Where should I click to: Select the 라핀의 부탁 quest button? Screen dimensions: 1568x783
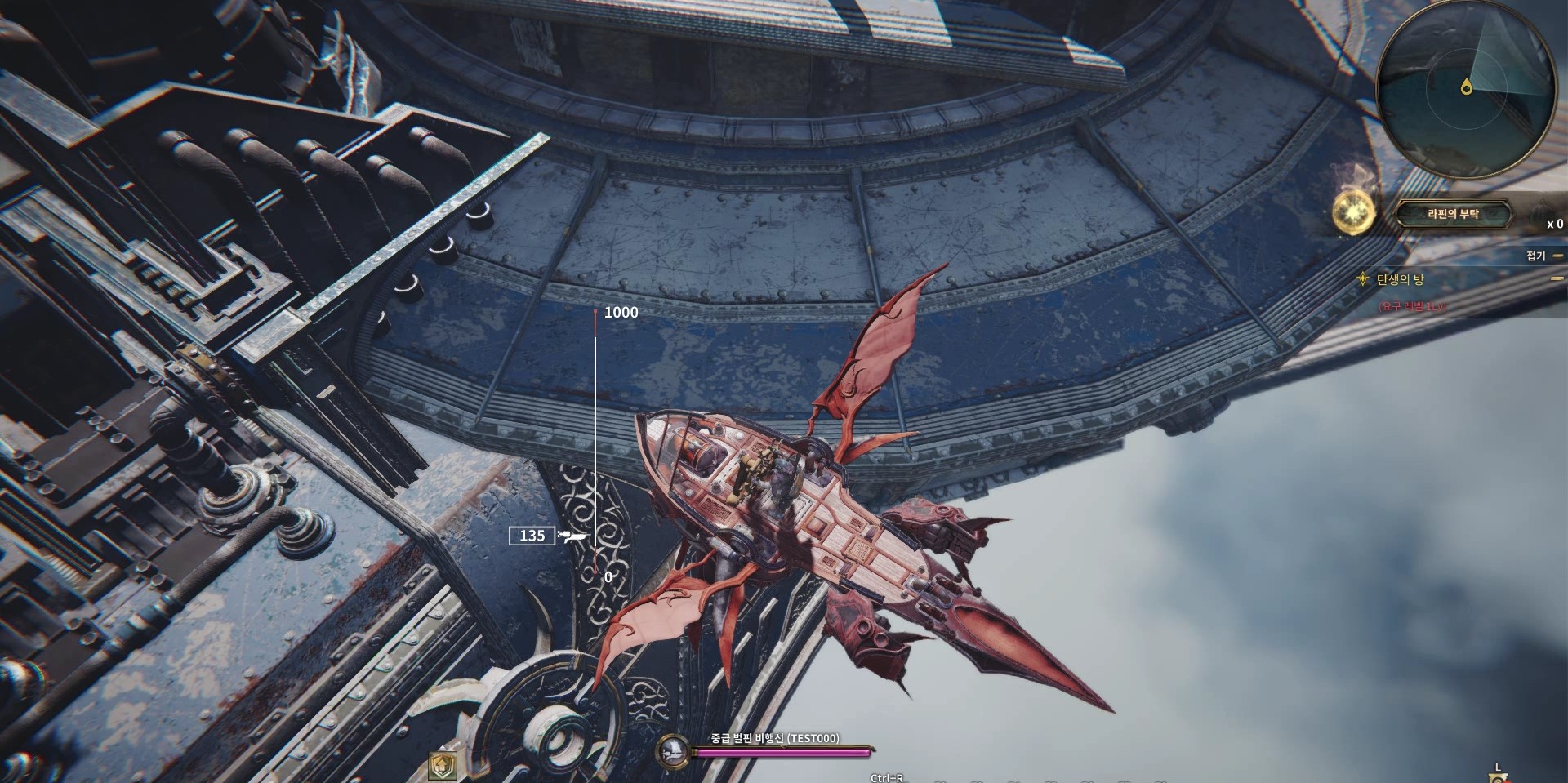point(1453,214)
